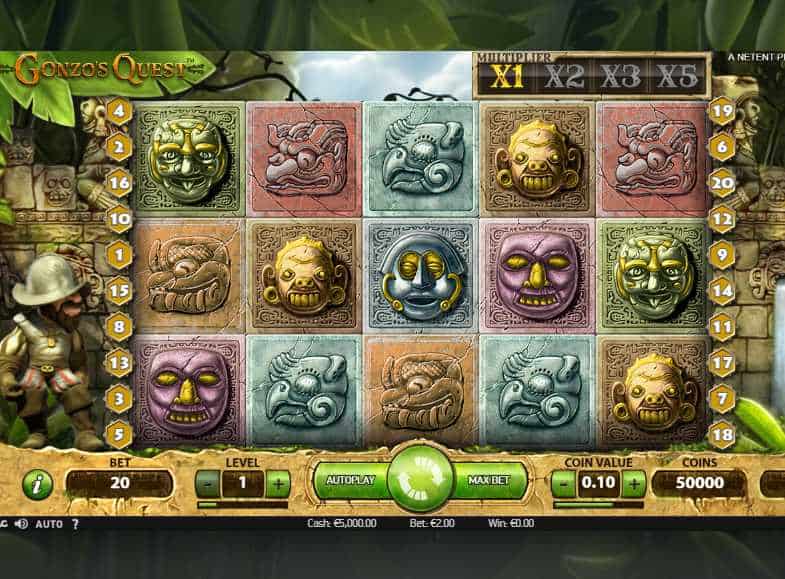
Task: Highlight payline number 19 badge
Action: [x=722, y=111]
